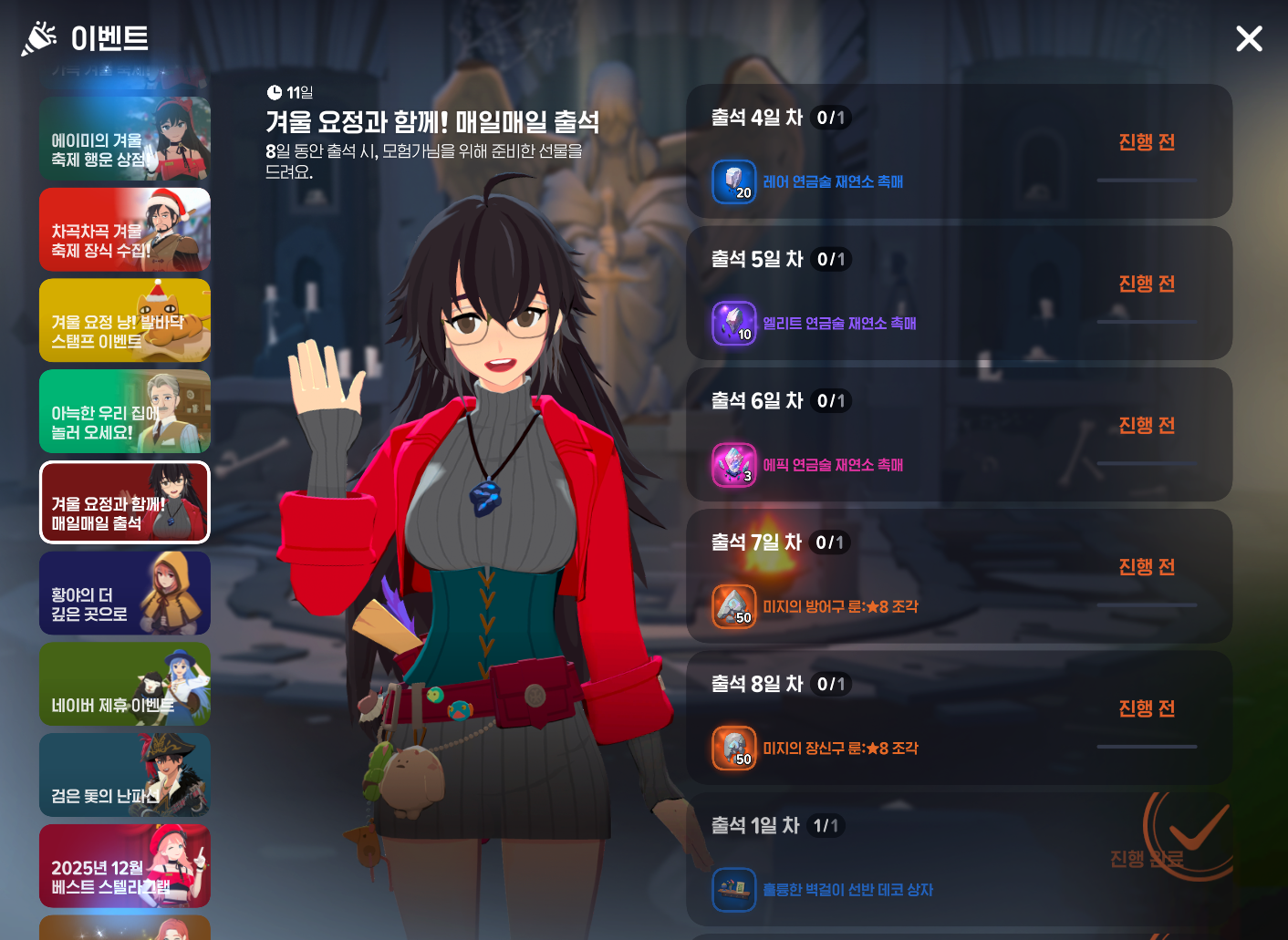Check the 훌륭한 벽걸이 선반 데코 상자 reward
Image resolution: width=1288 pixels, height=940 pixels.
coord(734,890)
